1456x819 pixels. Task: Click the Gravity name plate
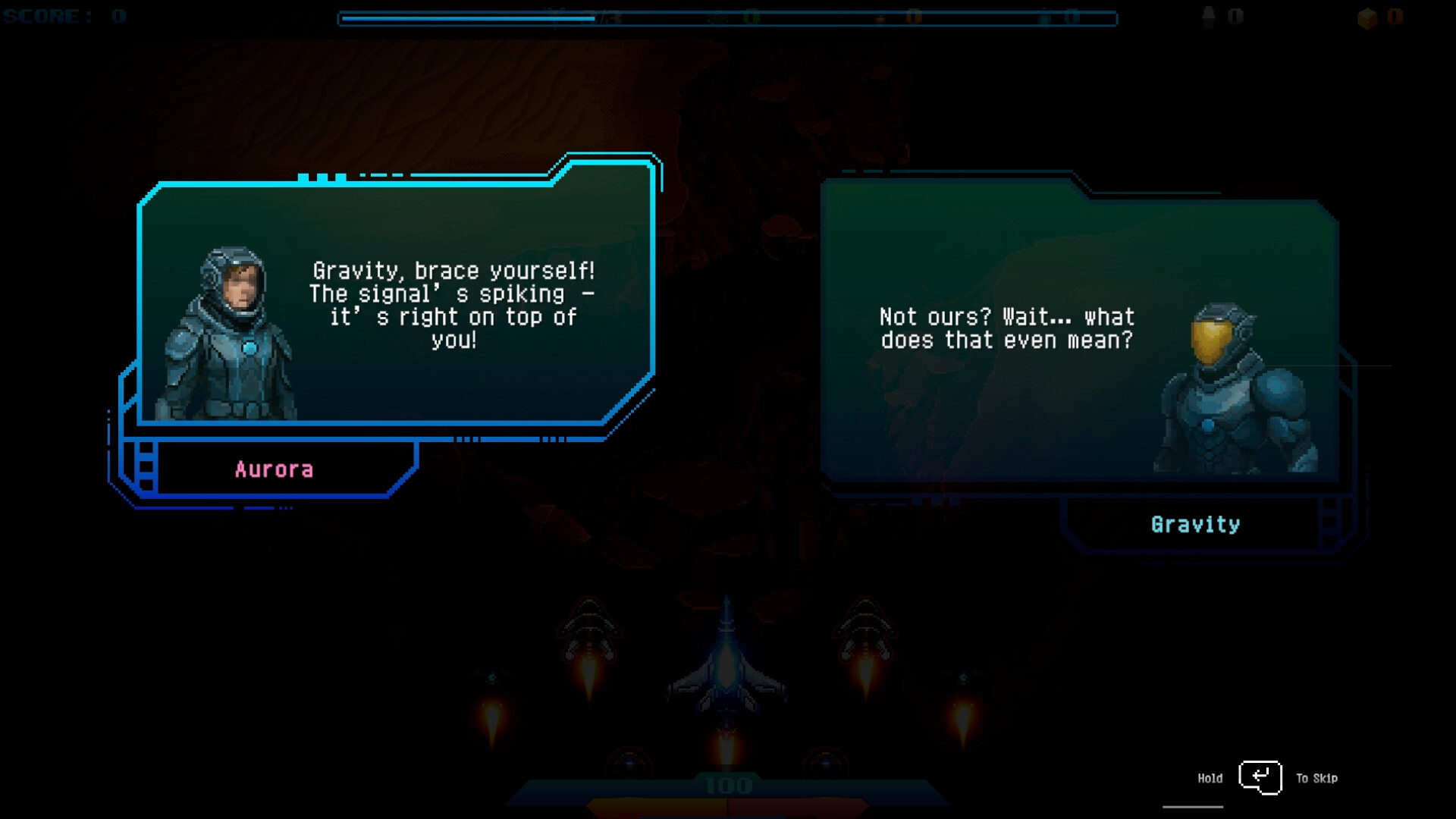tap(1195, 523)
